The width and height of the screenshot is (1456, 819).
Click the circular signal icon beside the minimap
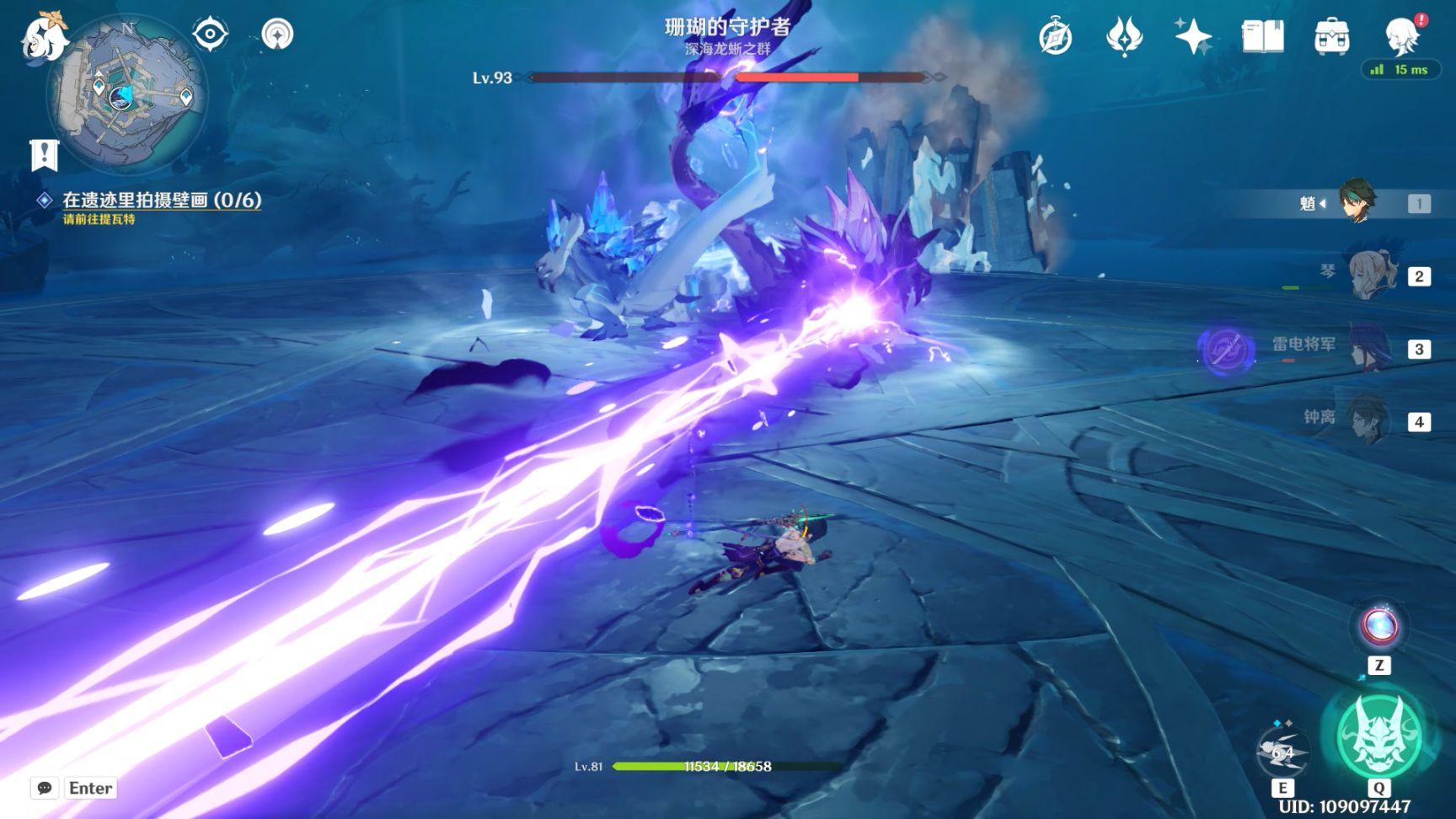(277, 35)
